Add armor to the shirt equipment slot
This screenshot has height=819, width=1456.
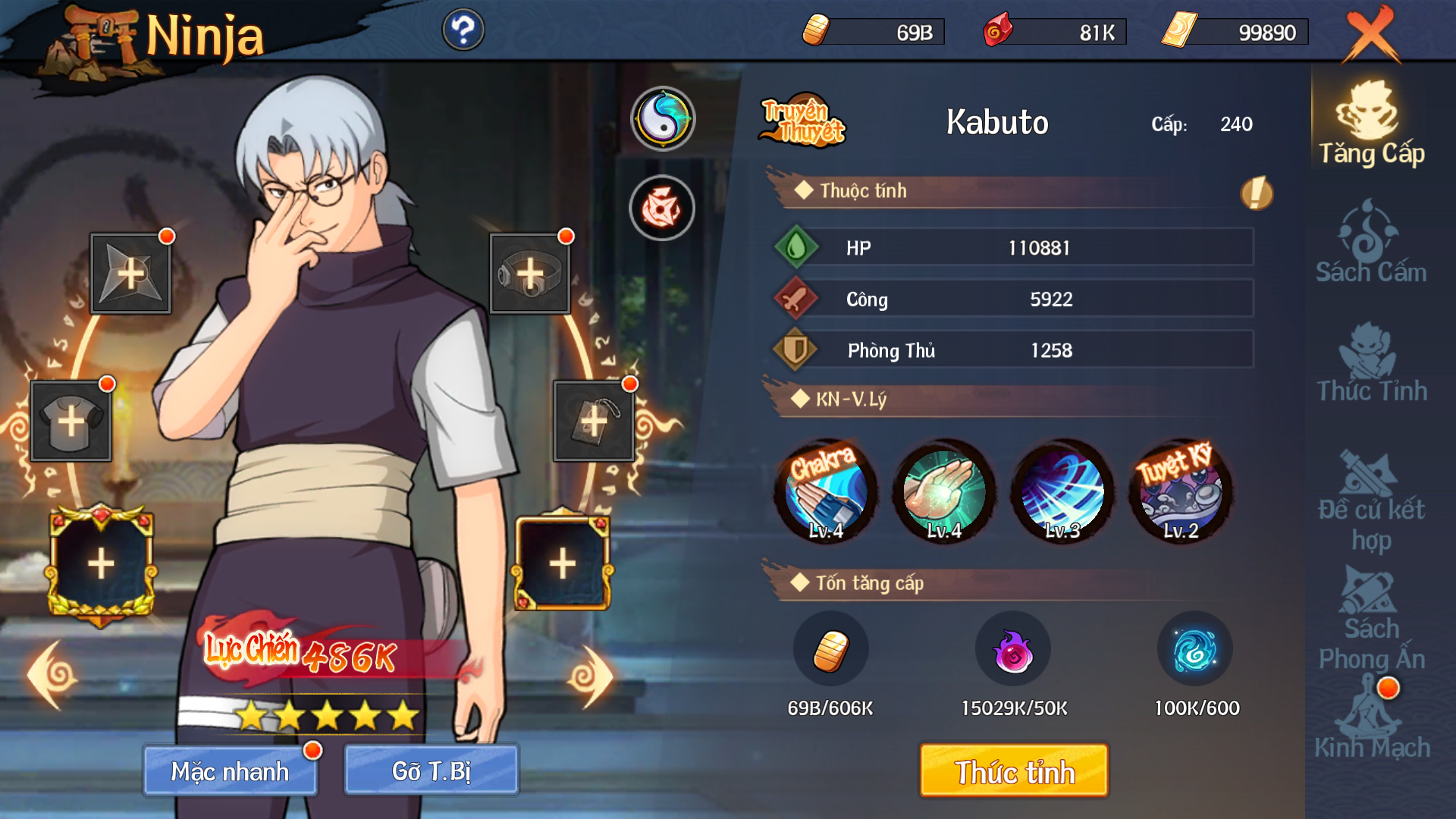click(71, 421)
